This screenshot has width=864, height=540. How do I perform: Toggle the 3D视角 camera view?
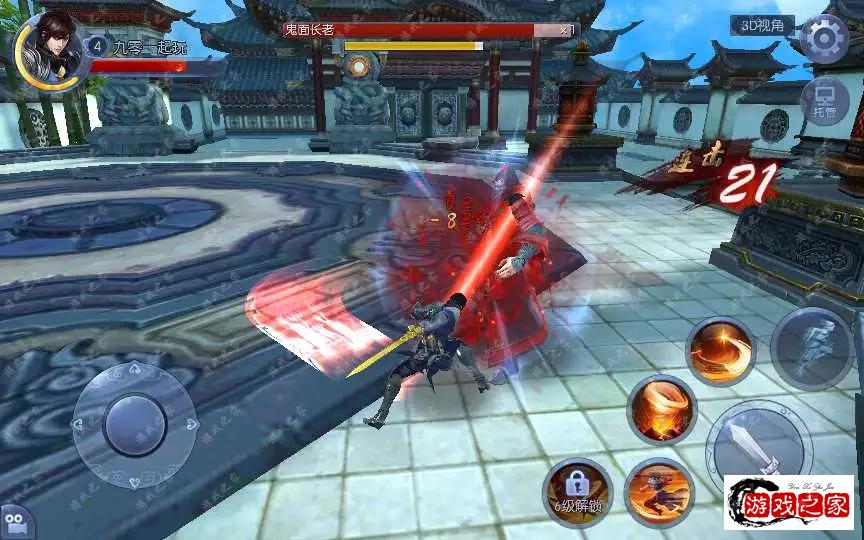(x=762, y=26)
